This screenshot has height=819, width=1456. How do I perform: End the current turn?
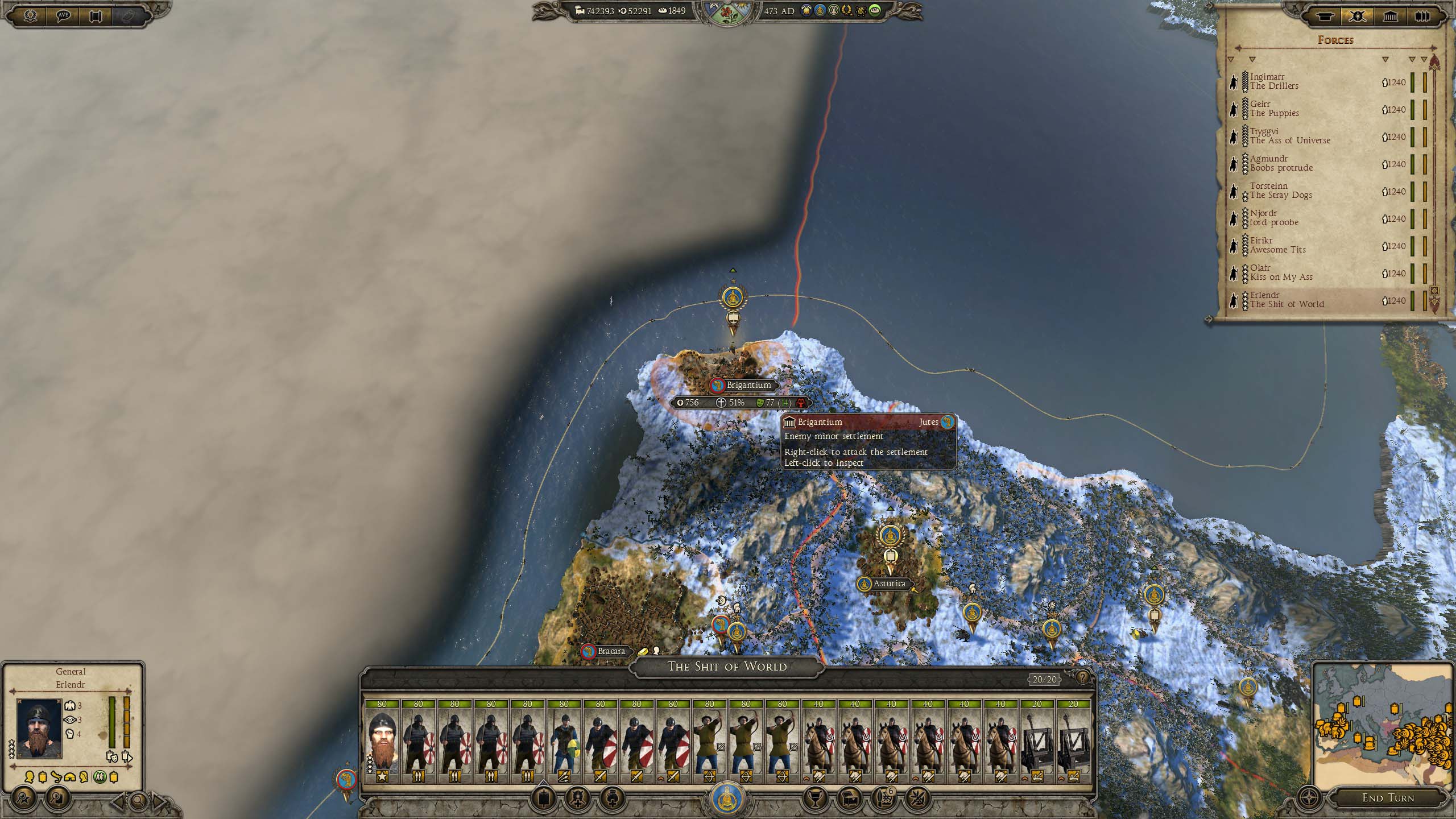(1387, 797)
